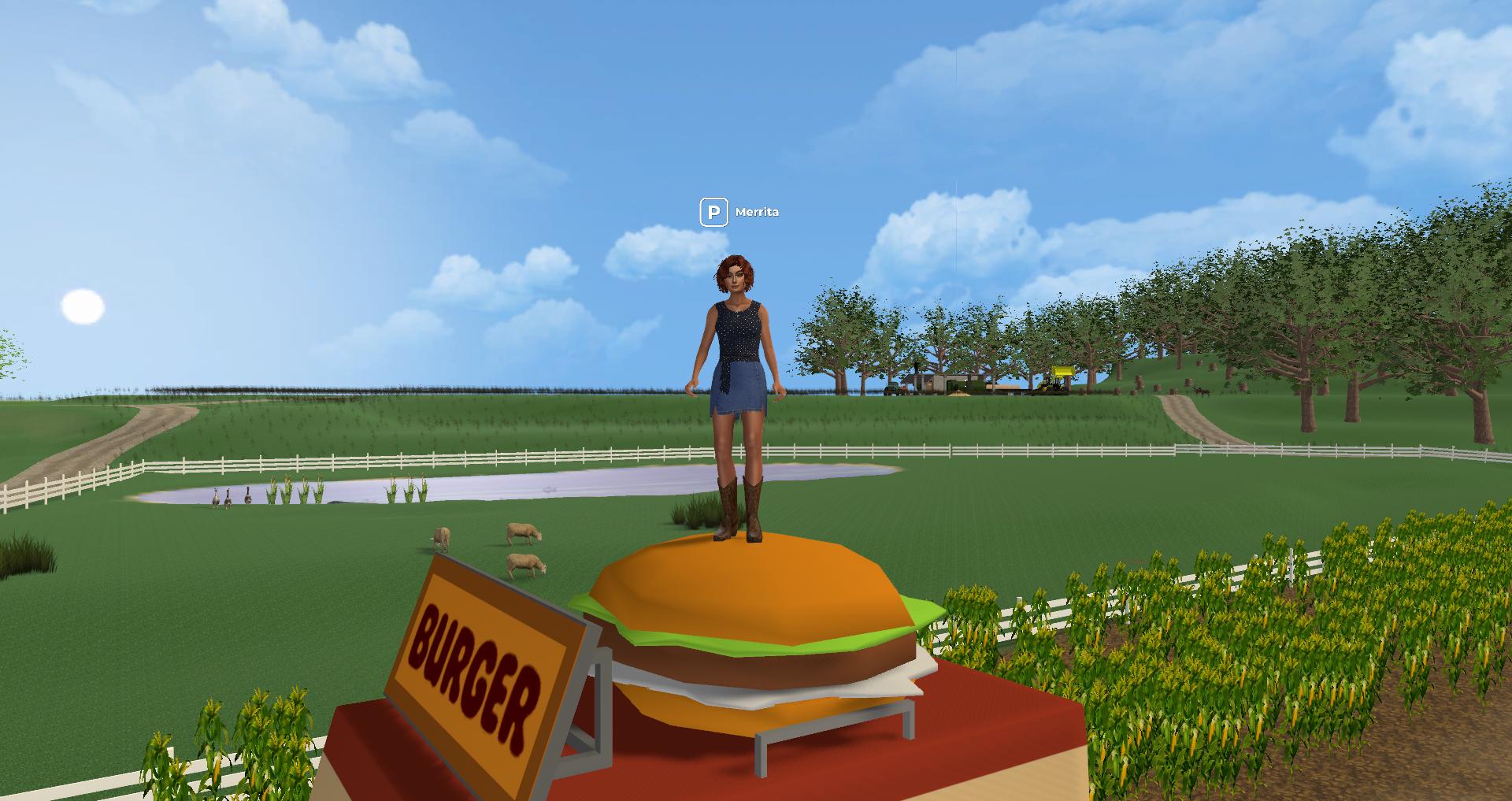Select the Merrita player name tag
The image size is (1512, 801).
click(757, 212)
